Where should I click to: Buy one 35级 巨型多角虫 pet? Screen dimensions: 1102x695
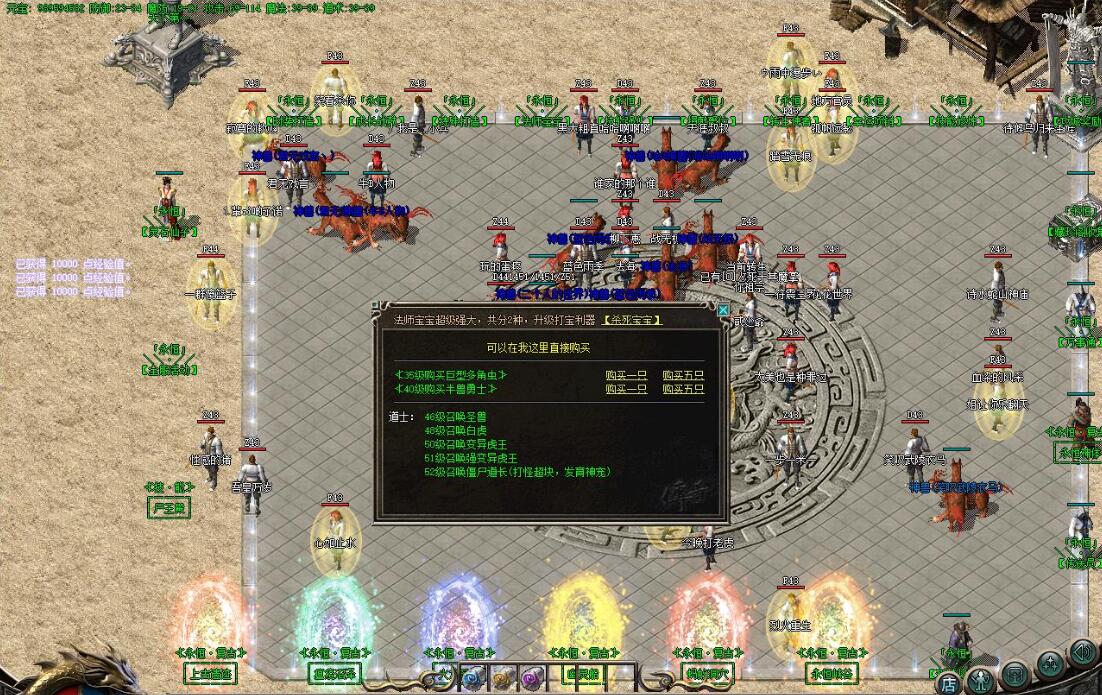click(x=626, y=375)
